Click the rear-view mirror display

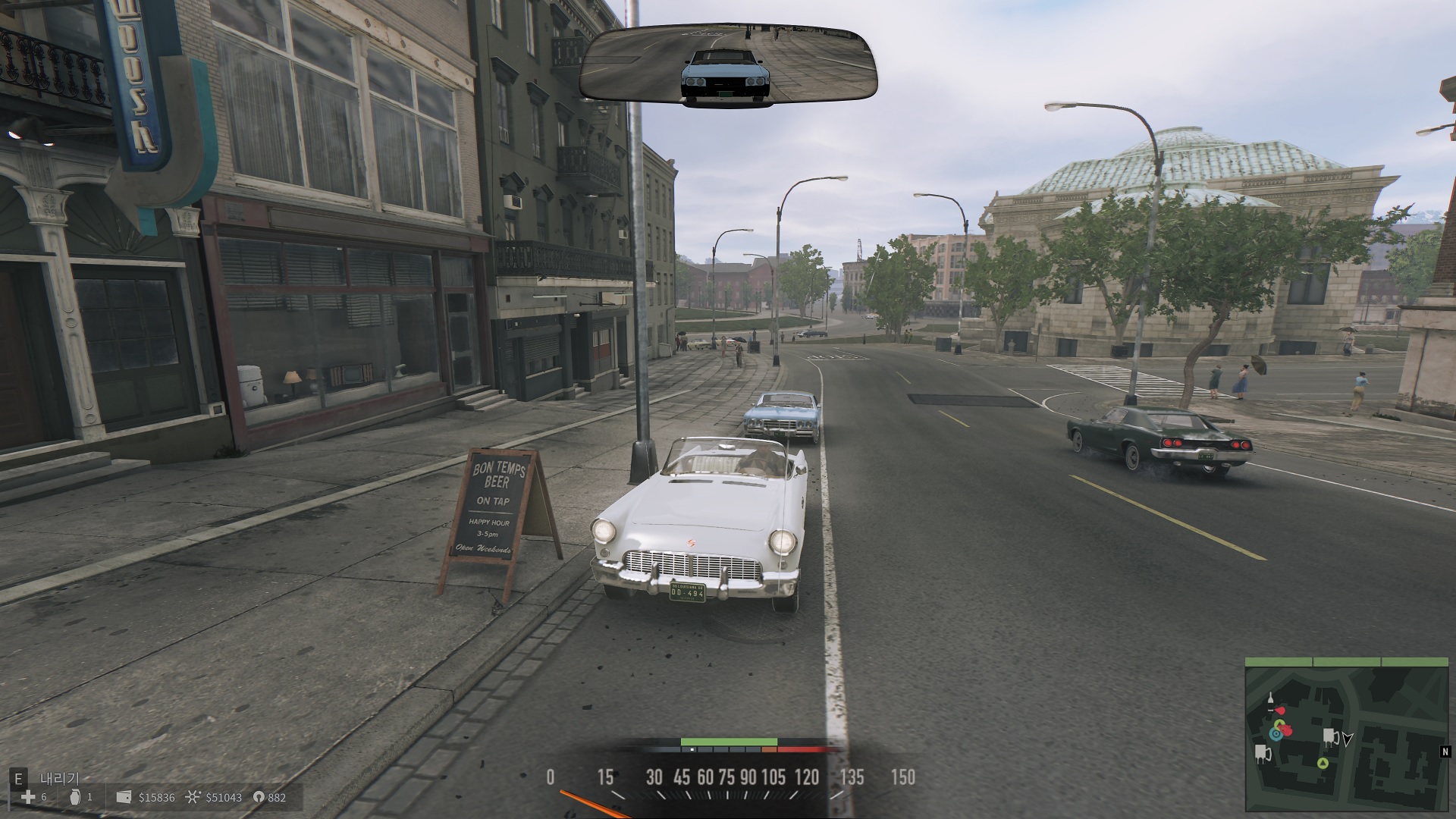[x=728, y=66]
